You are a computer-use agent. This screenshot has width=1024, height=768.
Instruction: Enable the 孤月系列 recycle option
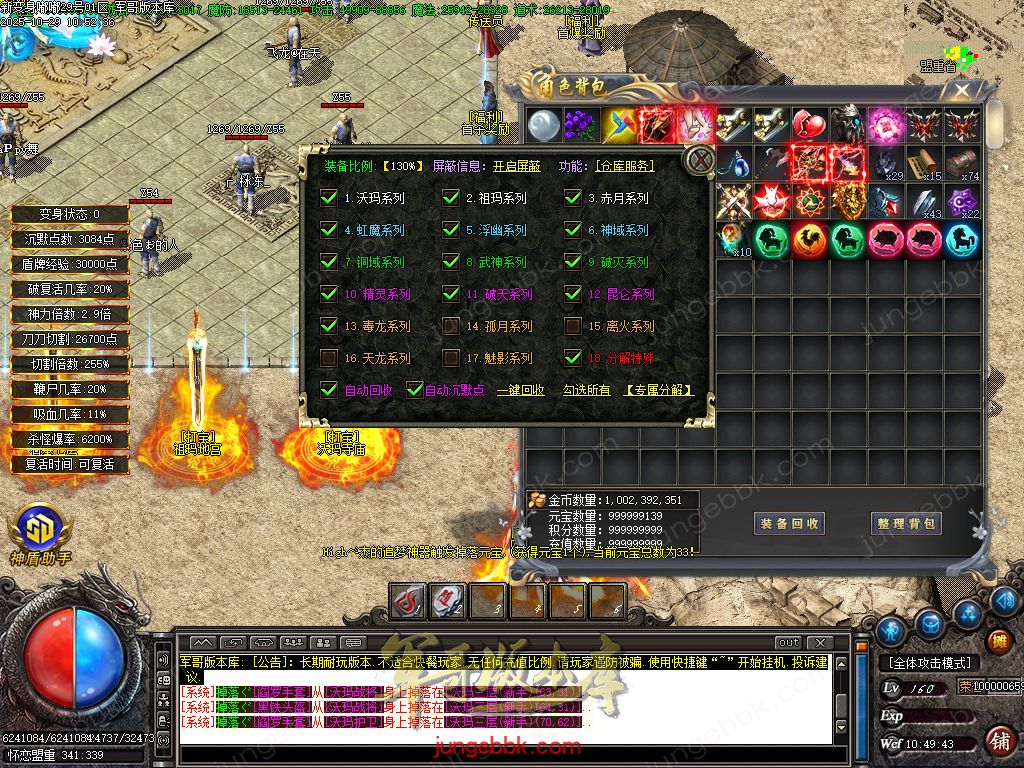point(451,326)
